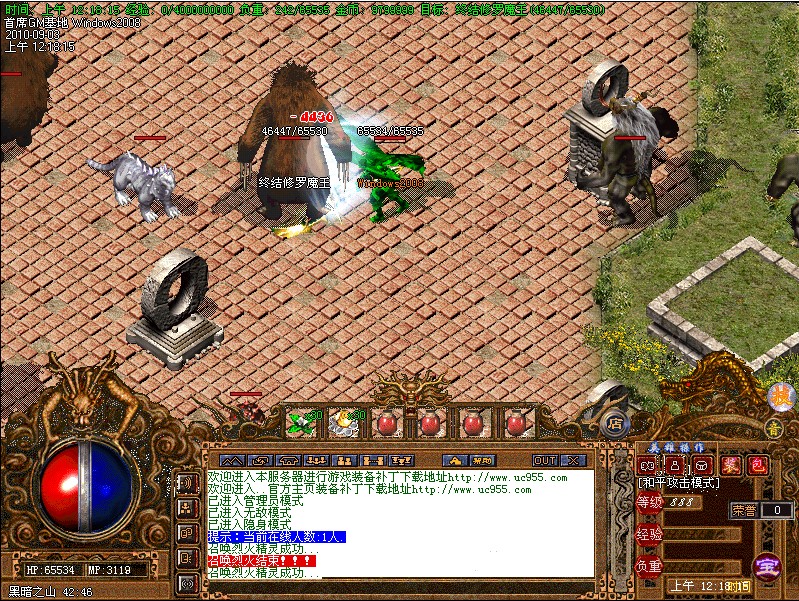Open the round 宝 treasure button

[766, 566]
